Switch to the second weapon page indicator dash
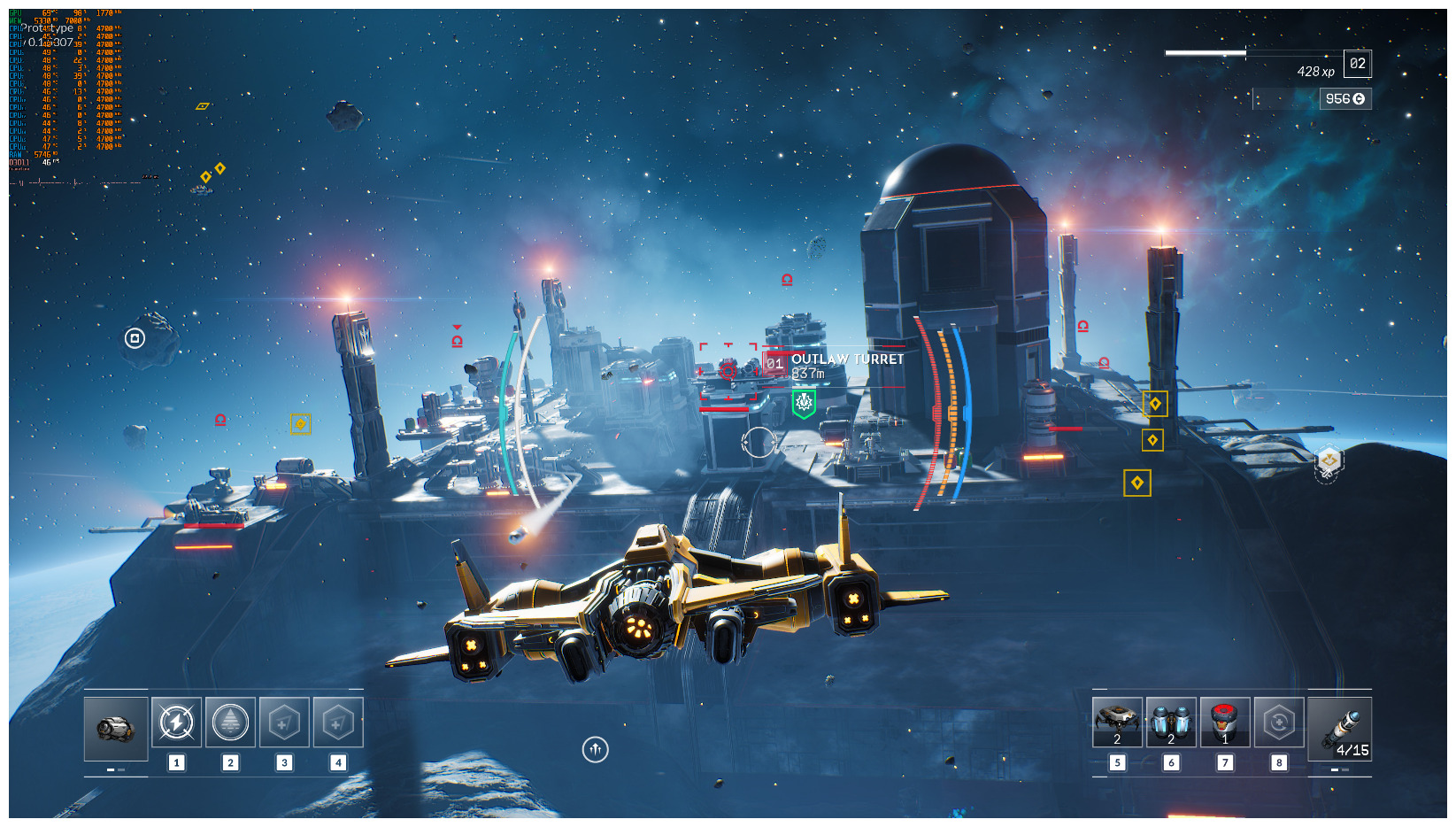Image resolution: width=1456 pixels, height=827 pixels. tap(120, 770)
